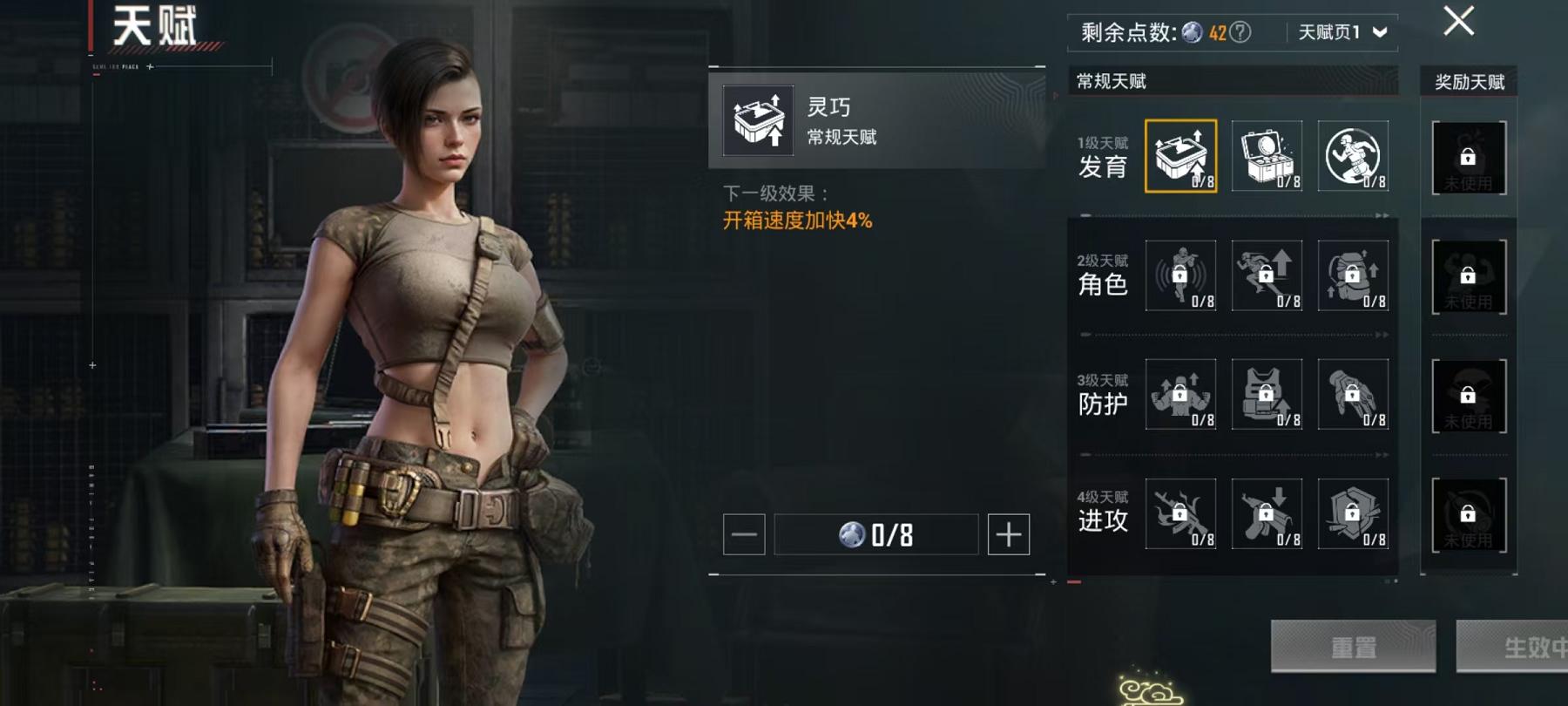The width and height of the screenshot is (1568, 706).
Task: Select the sprint speed talent icon
Action: point(1267,275)
